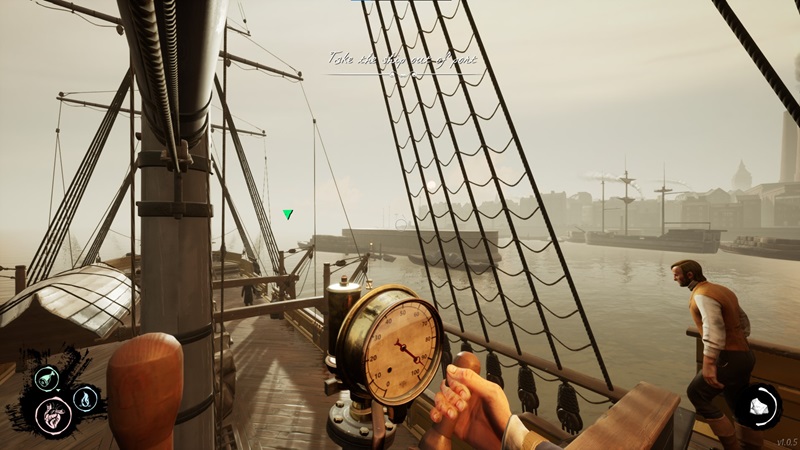Click the blue flame warmth icon

(x=85, y=398)
